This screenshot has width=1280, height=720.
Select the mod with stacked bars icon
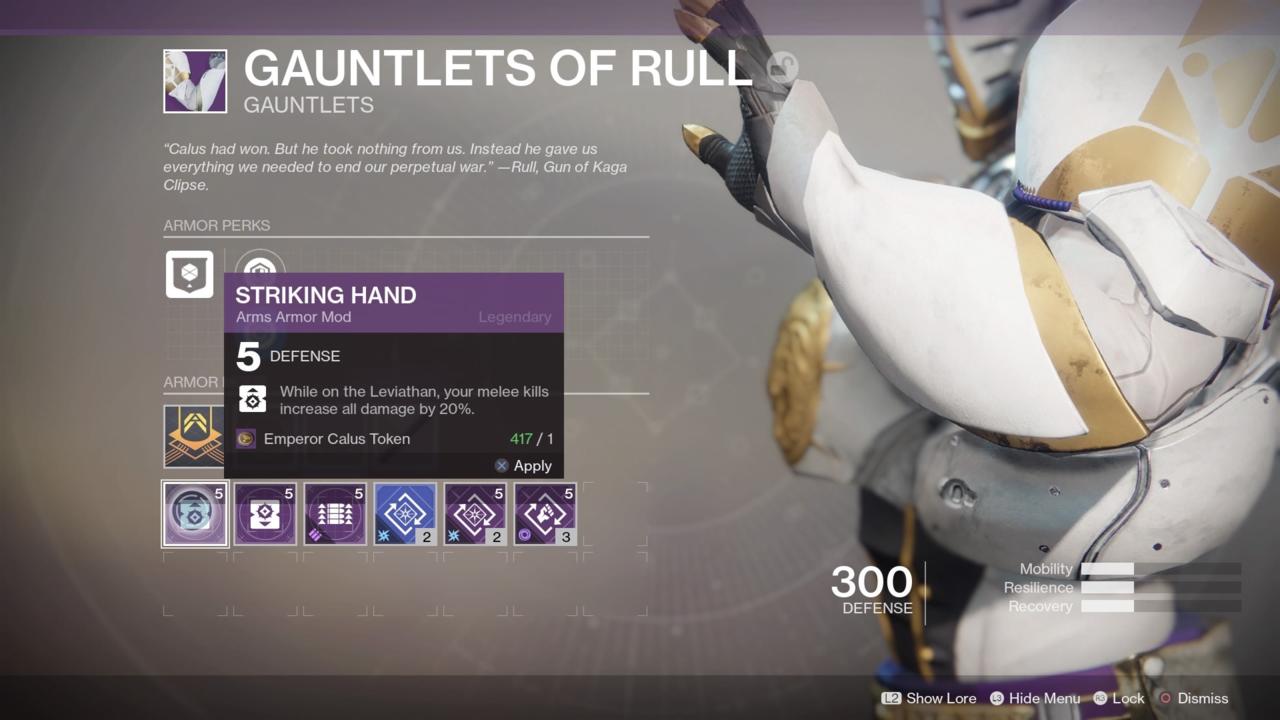coord(335,514)
